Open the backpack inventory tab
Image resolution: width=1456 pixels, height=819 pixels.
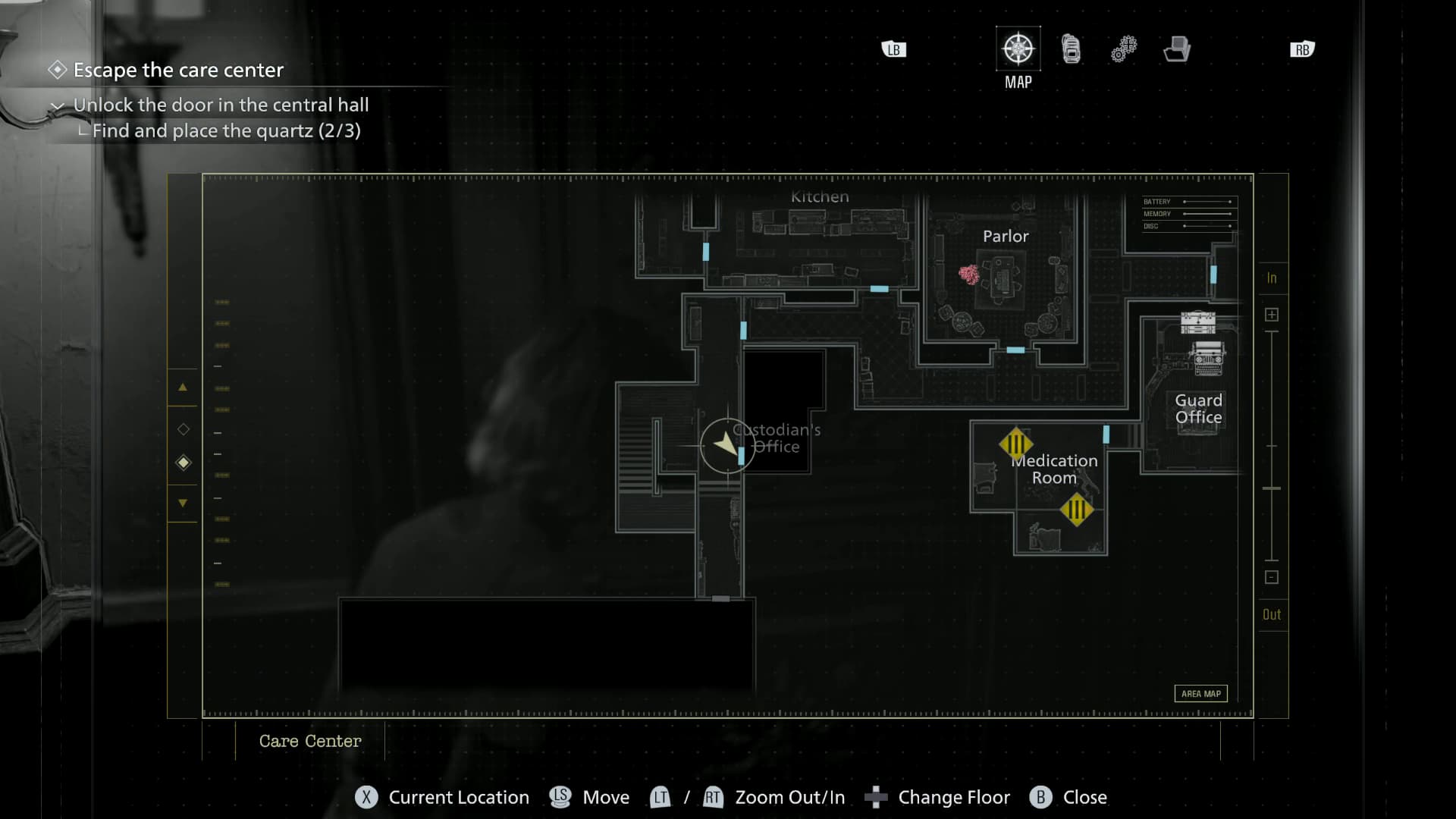pyautogui.click(x=1071, y=49)
